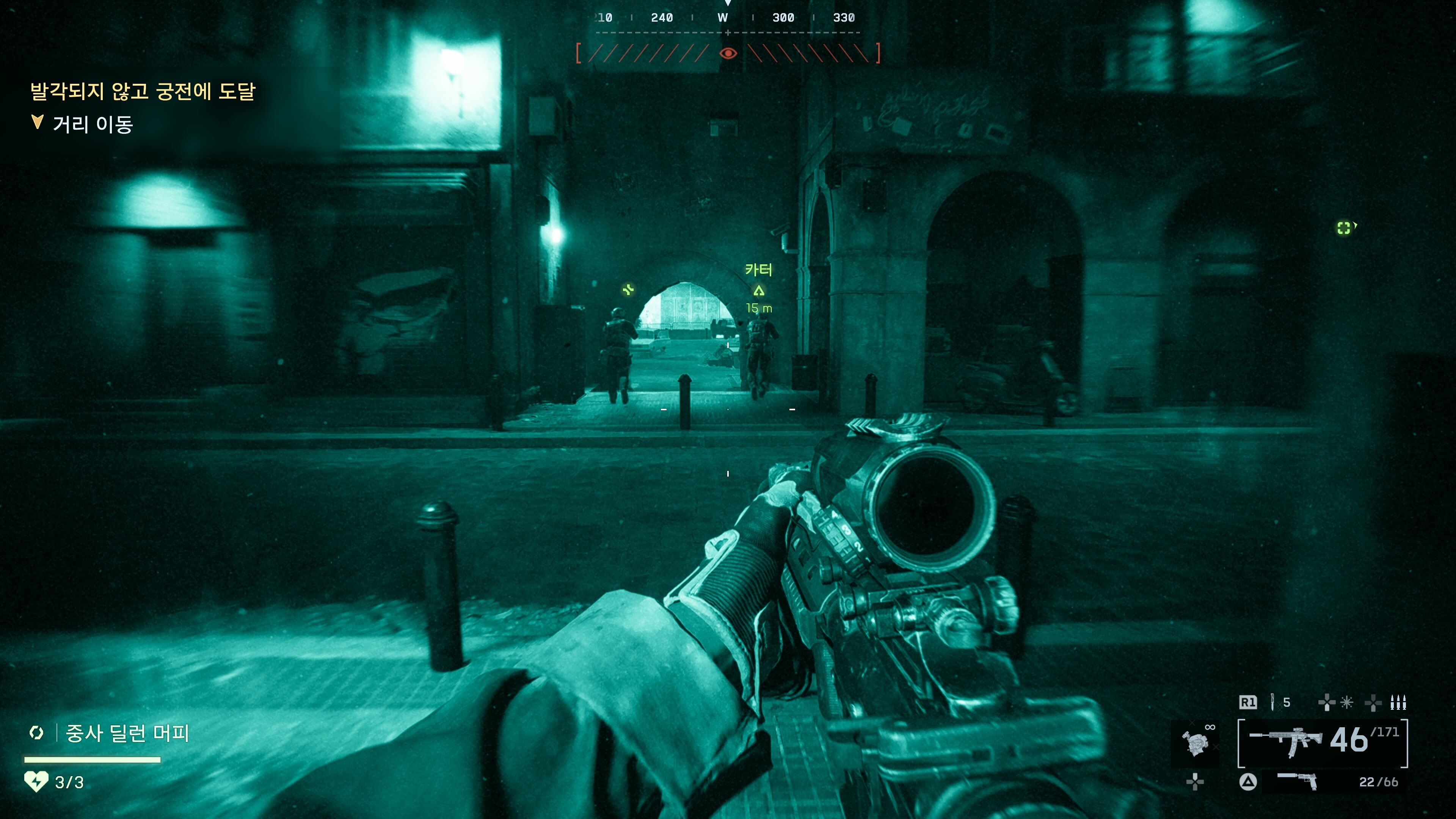Click the starburst weapon light icon

pyautogui.click(x=1347, y=702)
